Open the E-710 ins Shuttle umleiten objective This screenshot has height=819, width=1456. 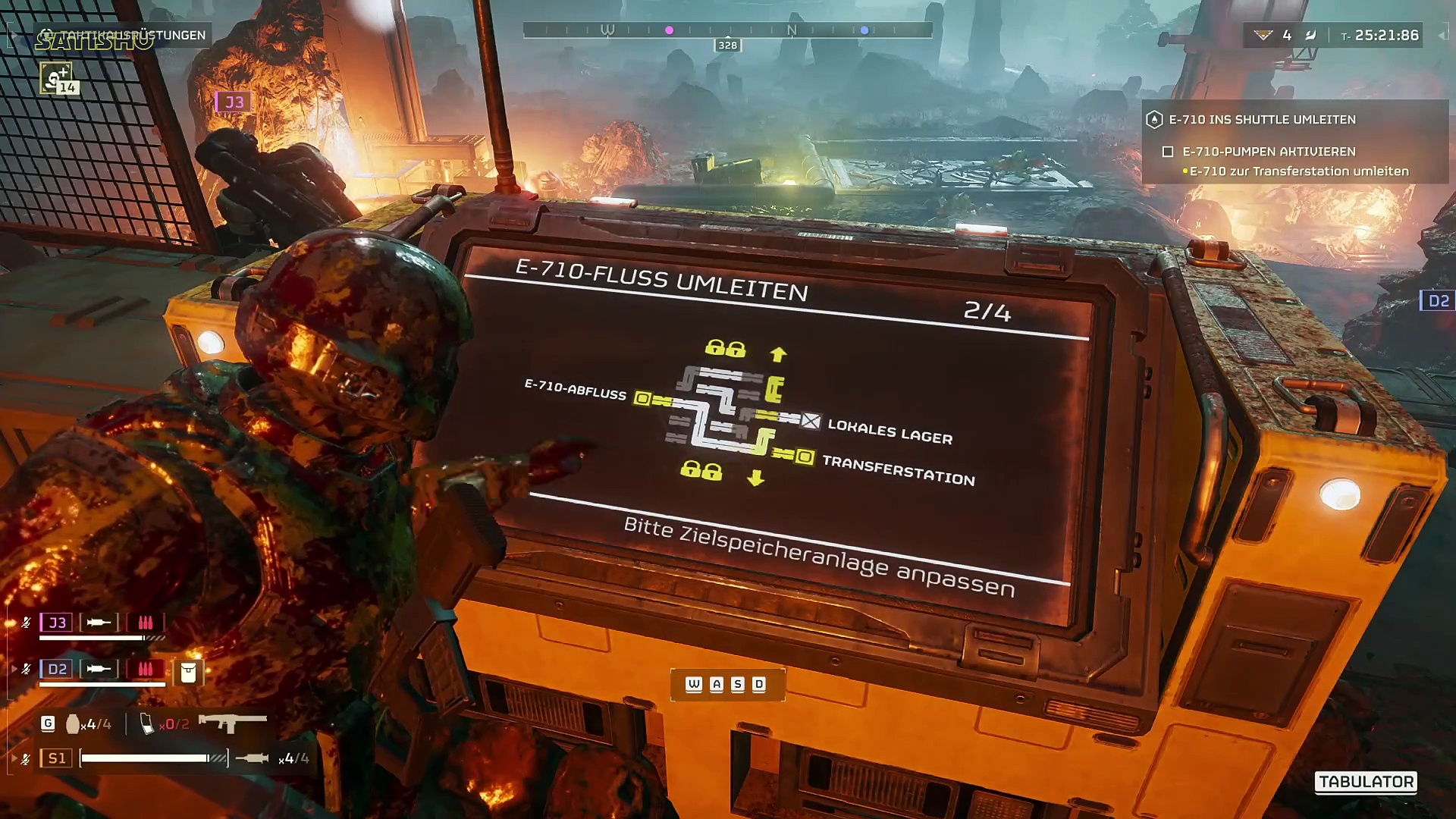(1262, 120)
